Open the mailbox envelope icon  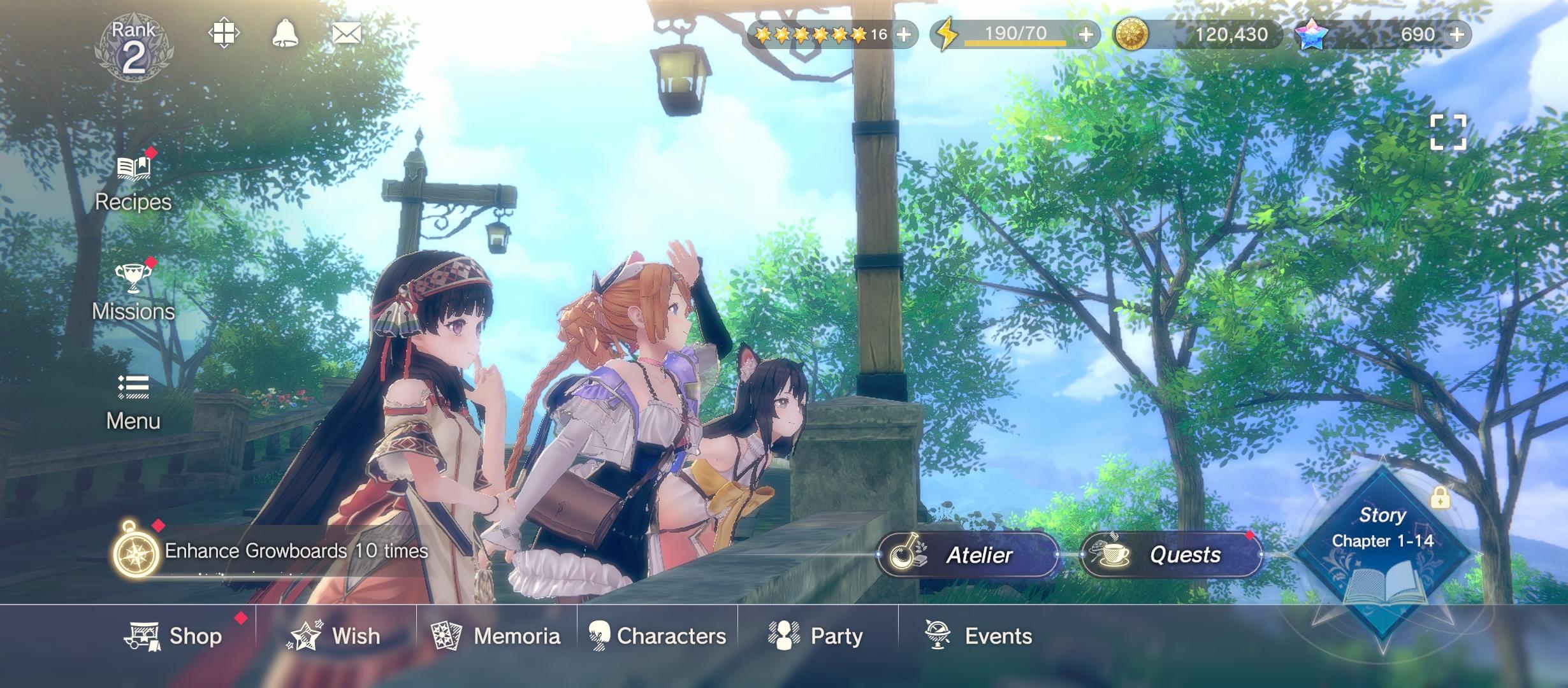pos(347,33)
